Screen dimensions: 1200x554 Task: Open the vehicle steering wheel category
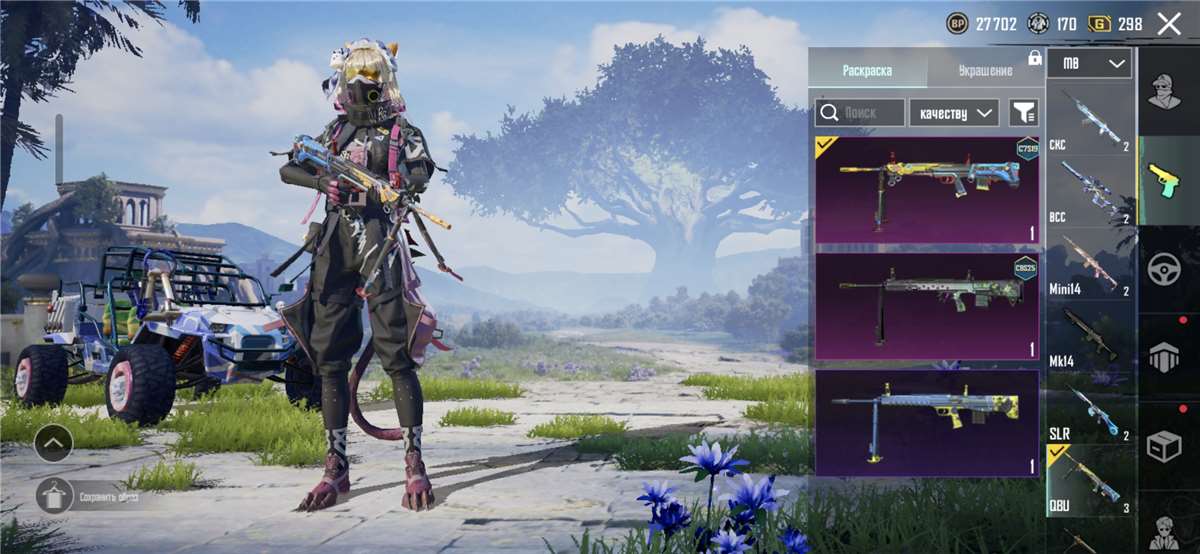coord(1165,268)
